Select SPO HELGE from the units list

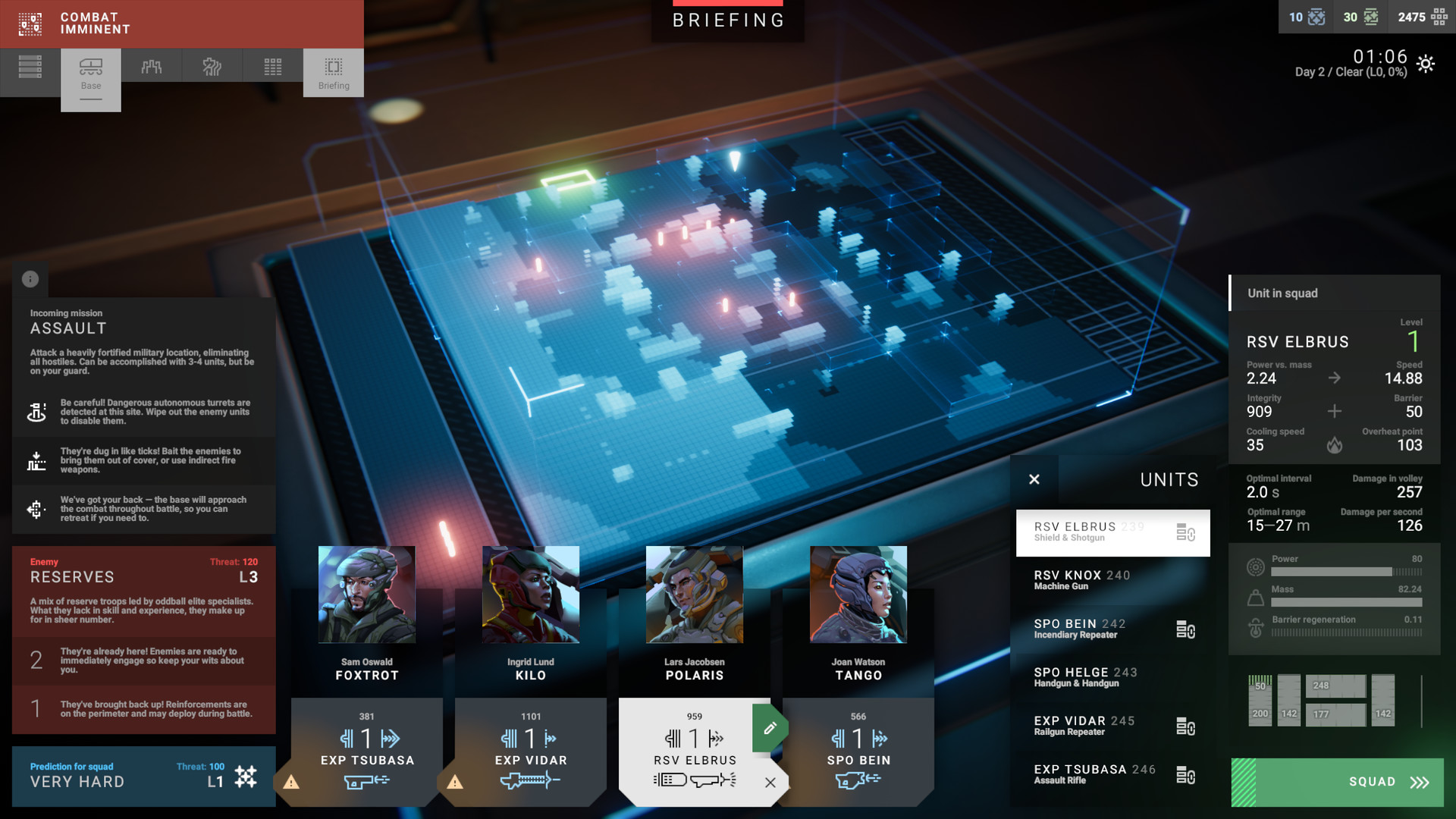coord(1084,676)
